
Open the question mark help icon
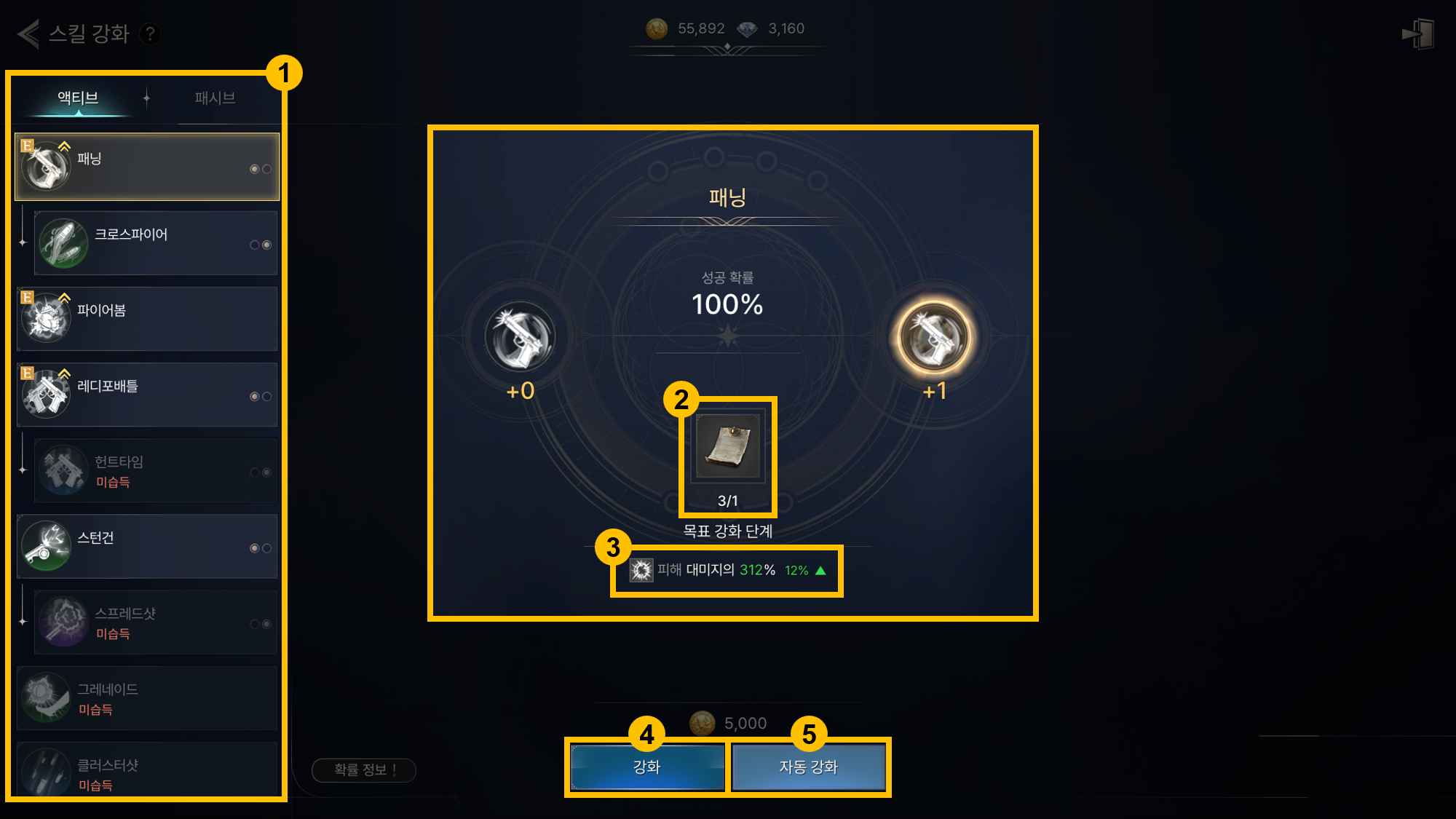pos(150,33)
